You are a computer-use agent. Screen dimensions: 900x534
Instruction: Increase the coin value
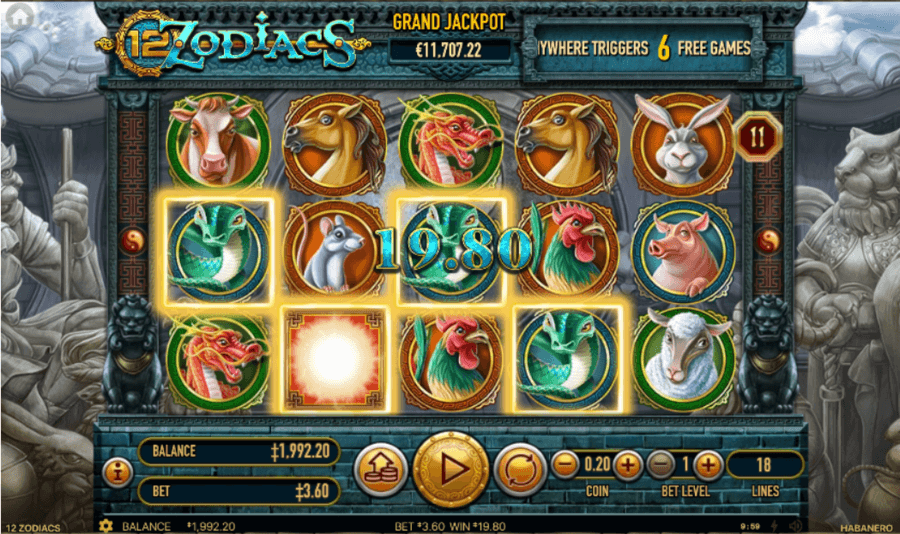tap(627, 464)
